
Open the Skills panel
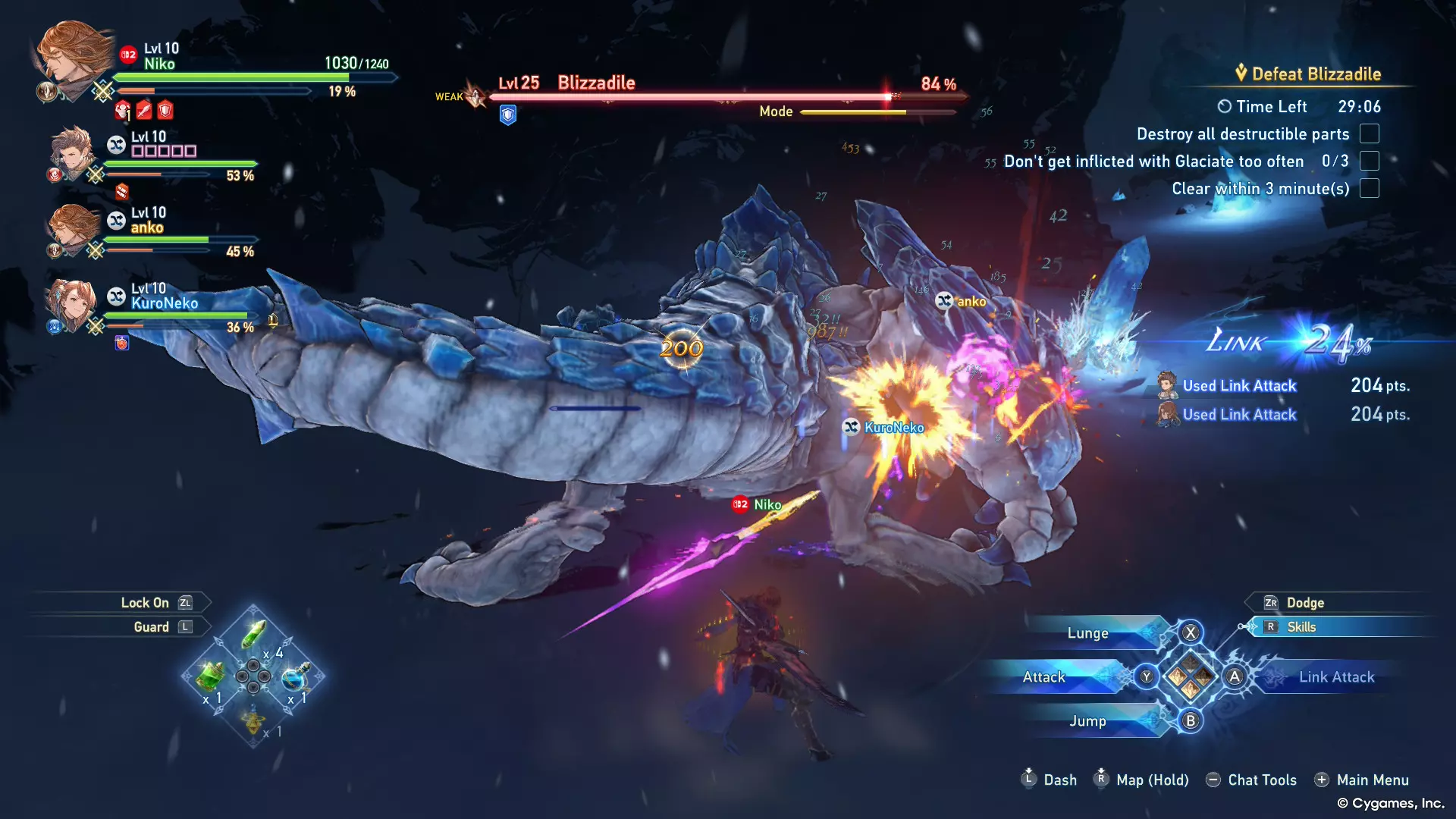(x=1301, y=627)
